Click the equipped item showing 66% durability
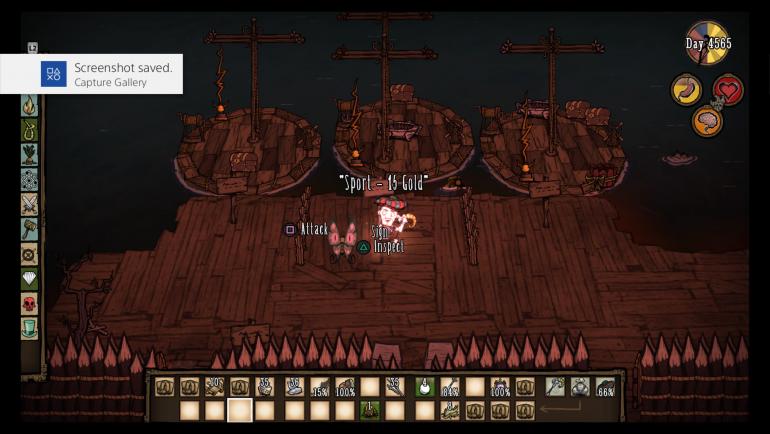This screenshot has width=770, height=434. 605,387
